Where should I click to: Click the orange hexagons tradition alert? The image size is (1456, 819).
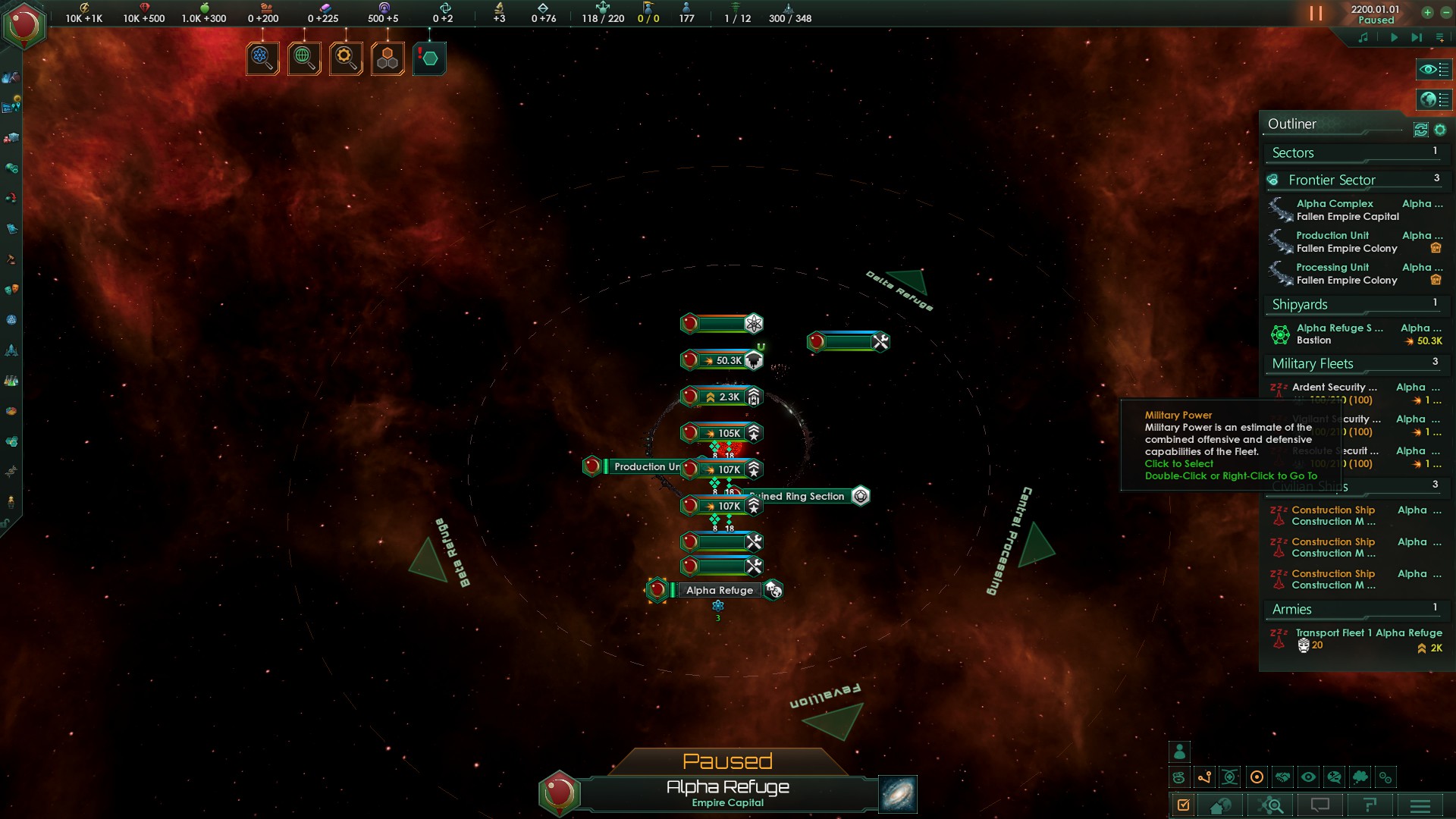pos(388,58)
